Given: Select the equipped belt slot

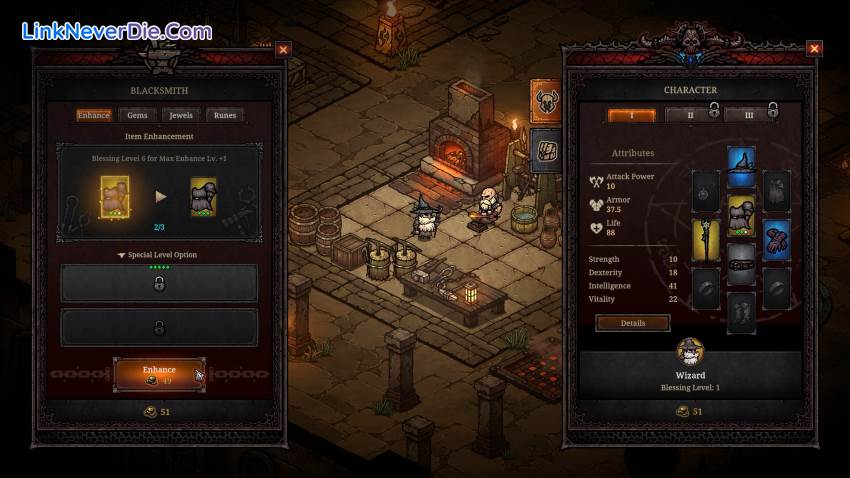Looking at the screenshot, I should (x=741, y=264).
